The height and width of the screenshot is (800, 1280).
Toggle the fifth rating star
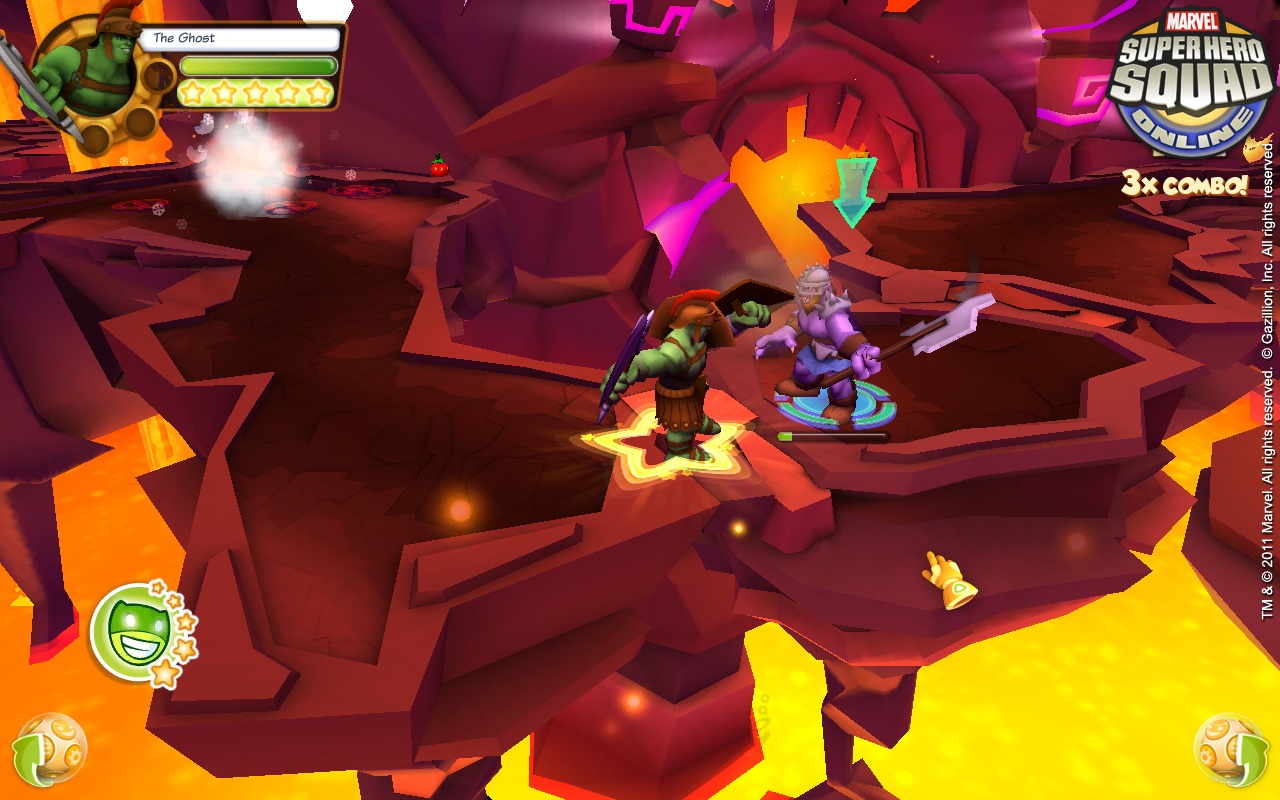318,90
